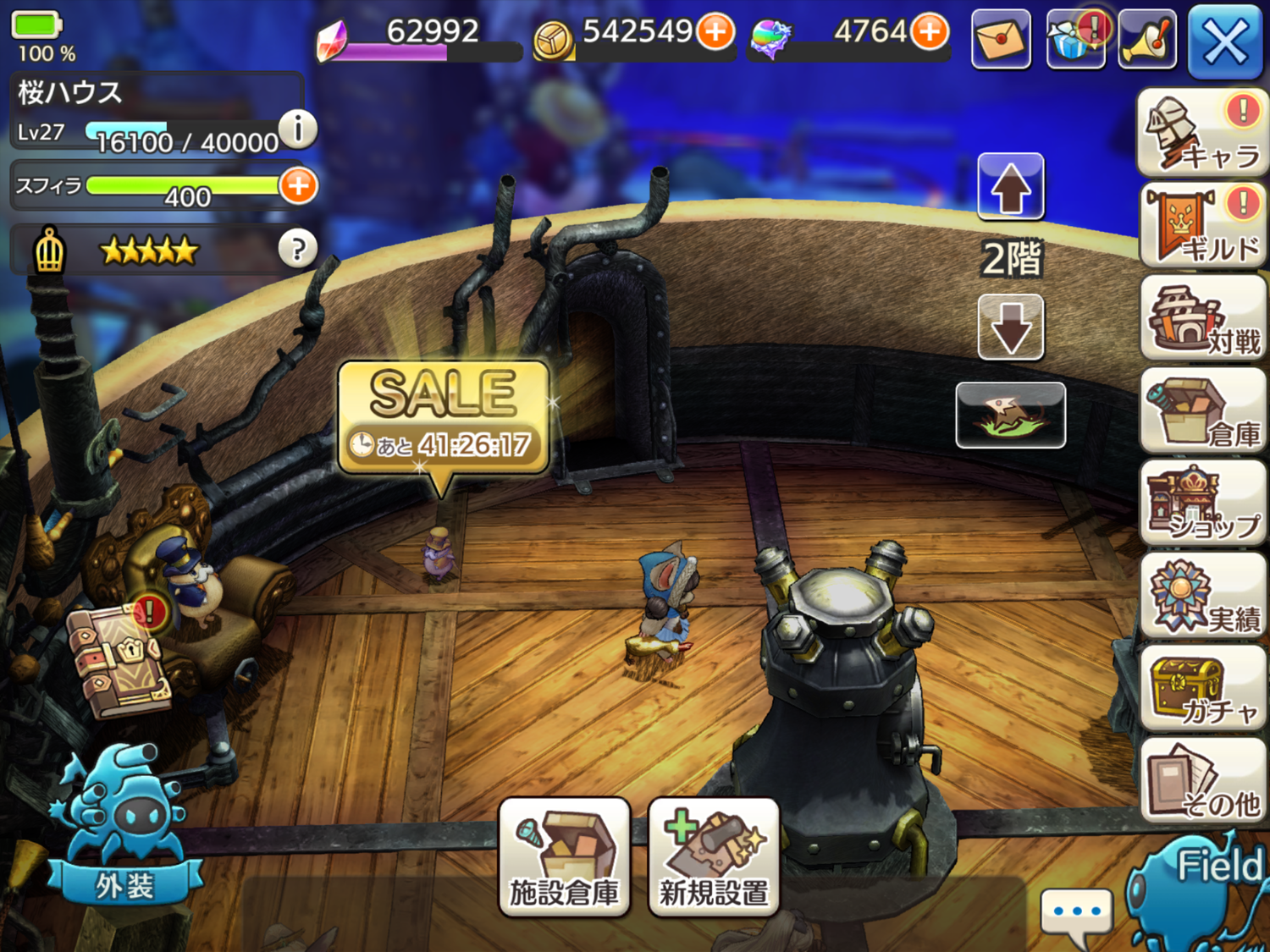Image resolution: width=1270 pixels, height=952 pixels.
Task: Select 新規設置 to place a new facility
Action: point(713,856)
